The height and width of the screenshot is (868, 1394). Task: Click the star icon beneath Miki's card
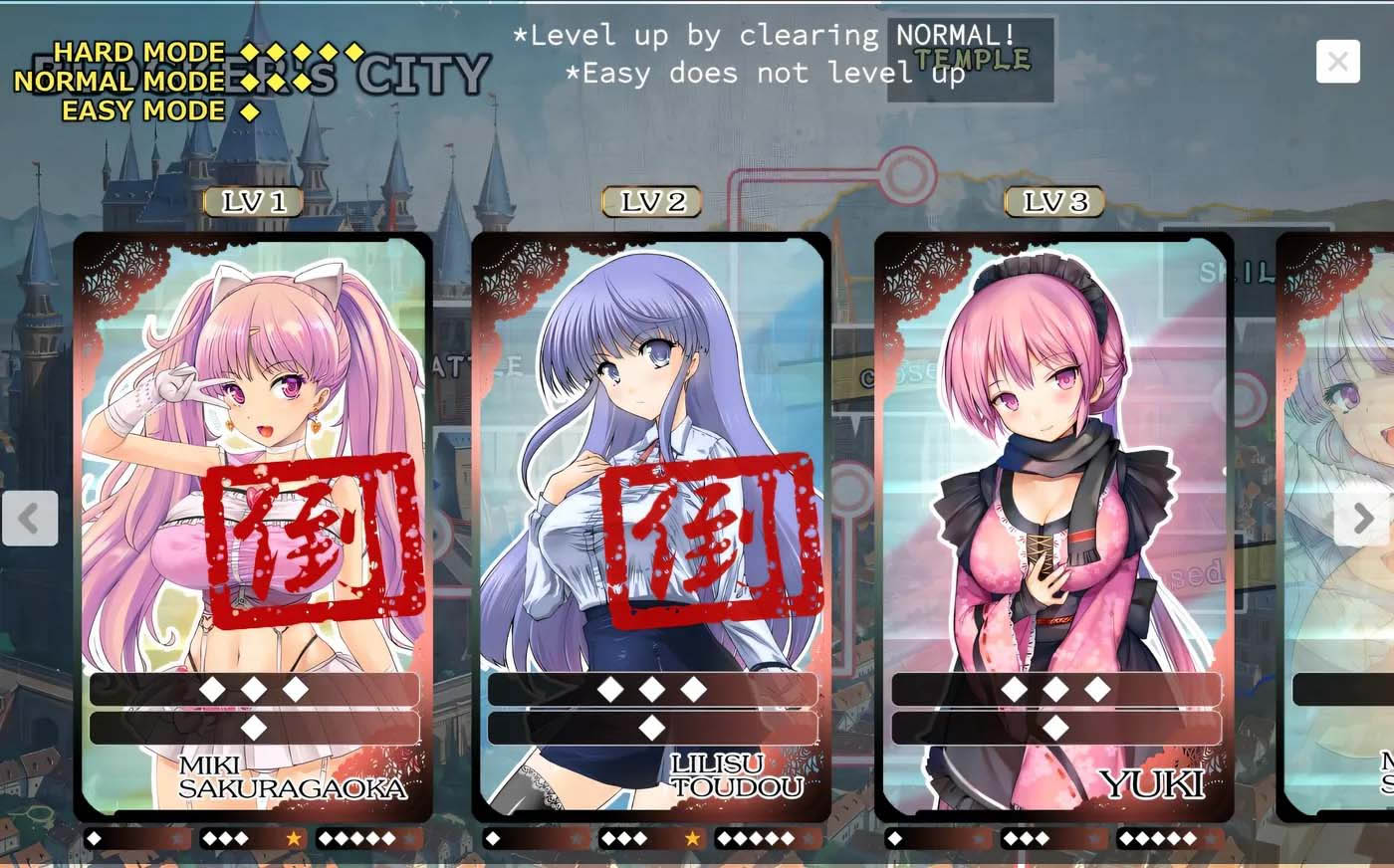tap(294, 838)
